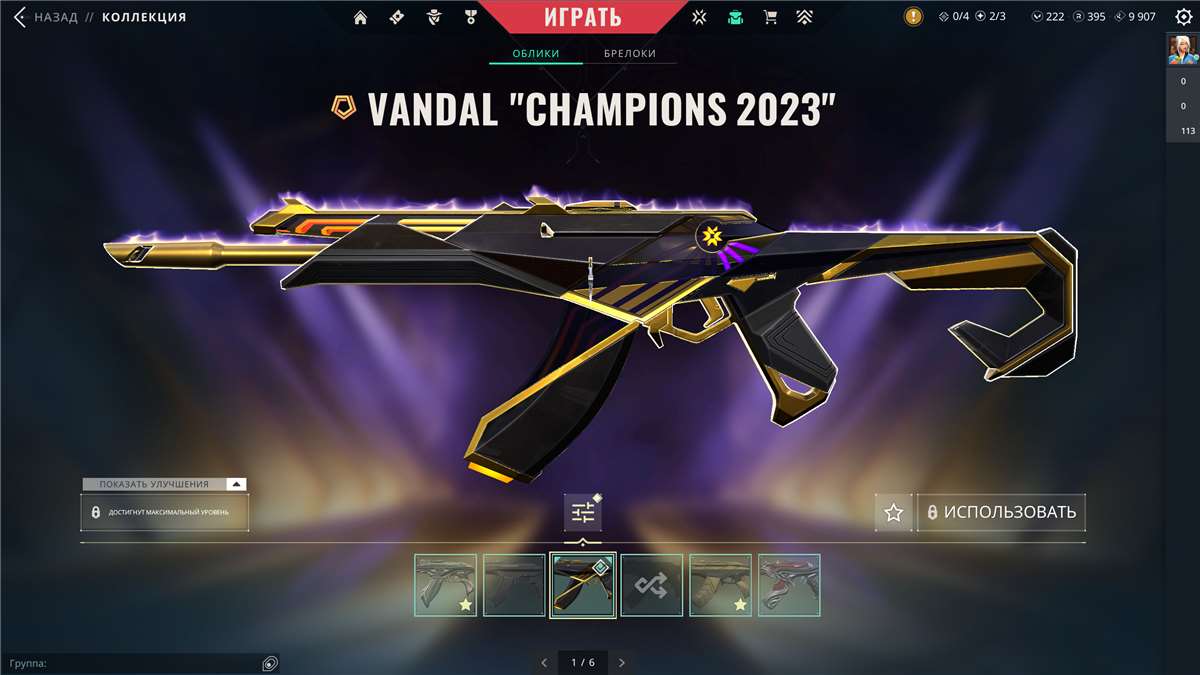Open the store shopping cart icon
The width and height of the screenshot is (1200, 675).
coord(770,17)
